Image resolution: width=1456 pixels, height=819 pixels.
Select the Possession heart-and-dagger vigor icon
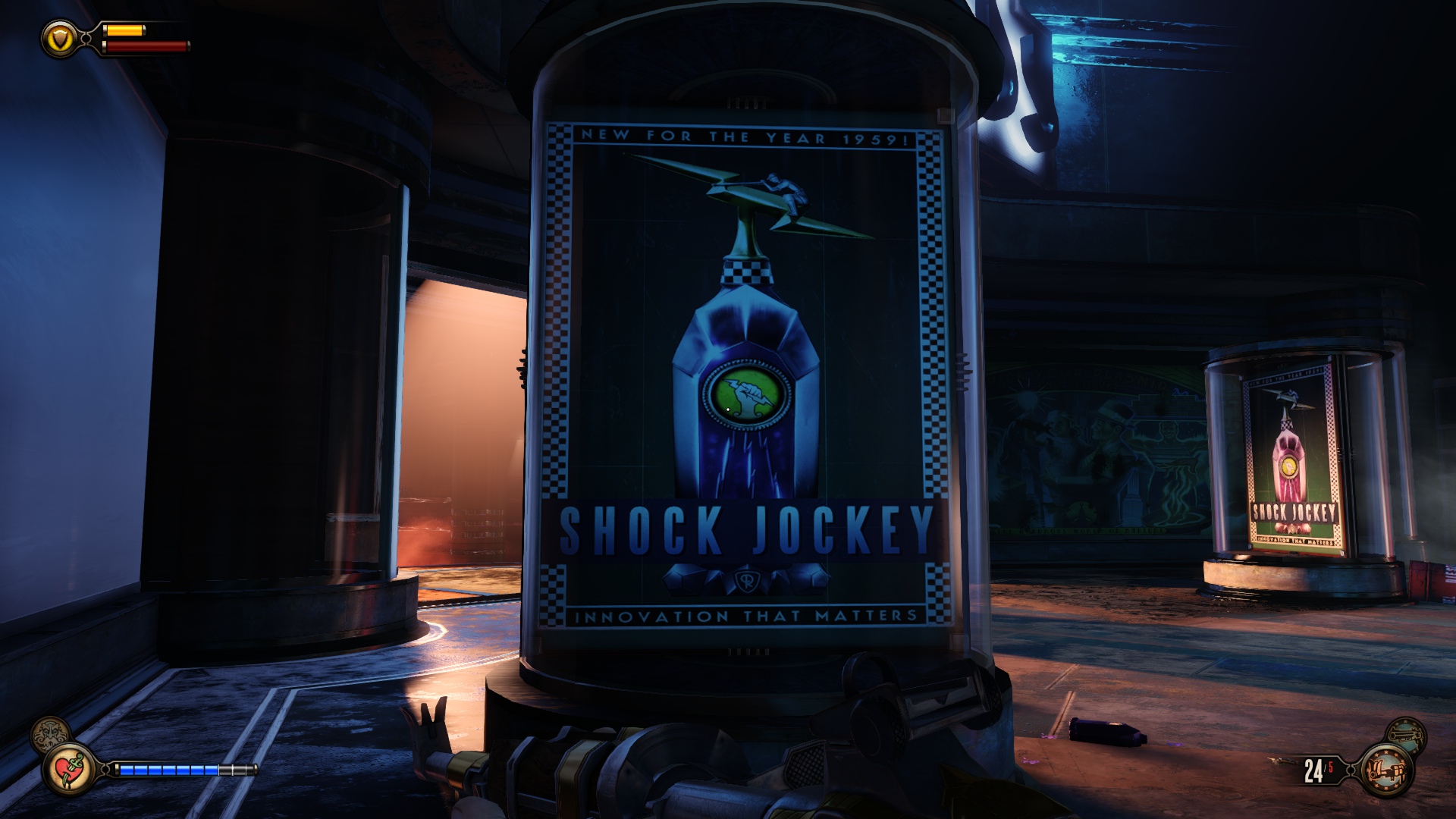tap(68, 769)
